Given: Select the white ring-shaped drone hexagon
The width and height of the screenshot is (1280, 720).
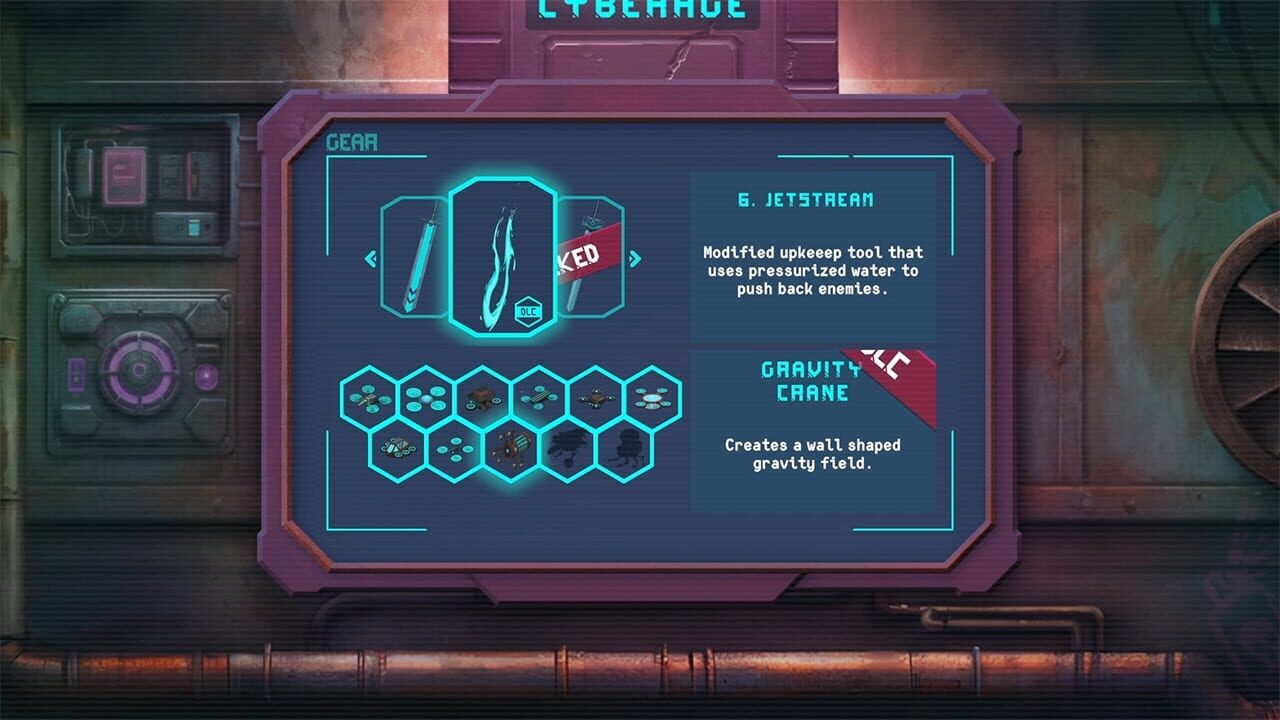Looking at the screenshot, I should click(x=652, y=397).
